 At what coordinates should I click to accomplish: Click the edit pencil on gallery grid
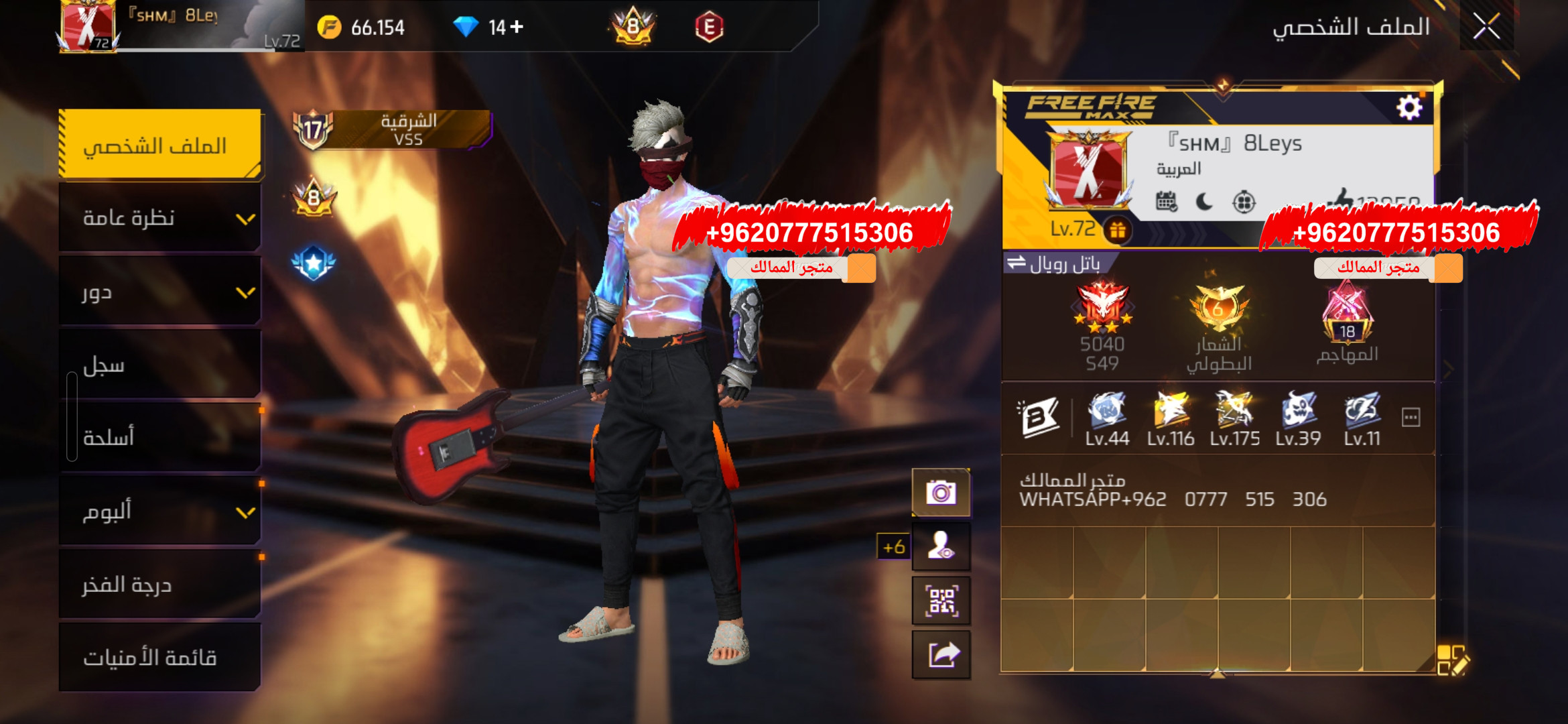tap(1452, 660)
